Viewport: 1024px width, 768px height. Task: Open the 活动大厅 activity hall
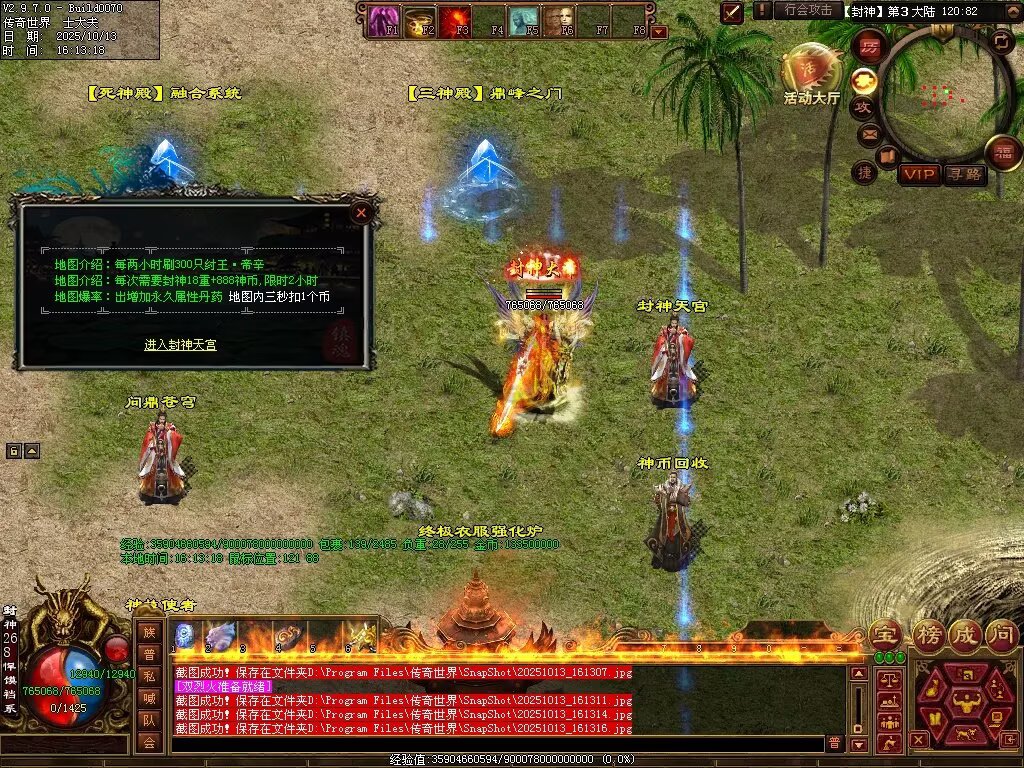811,74
